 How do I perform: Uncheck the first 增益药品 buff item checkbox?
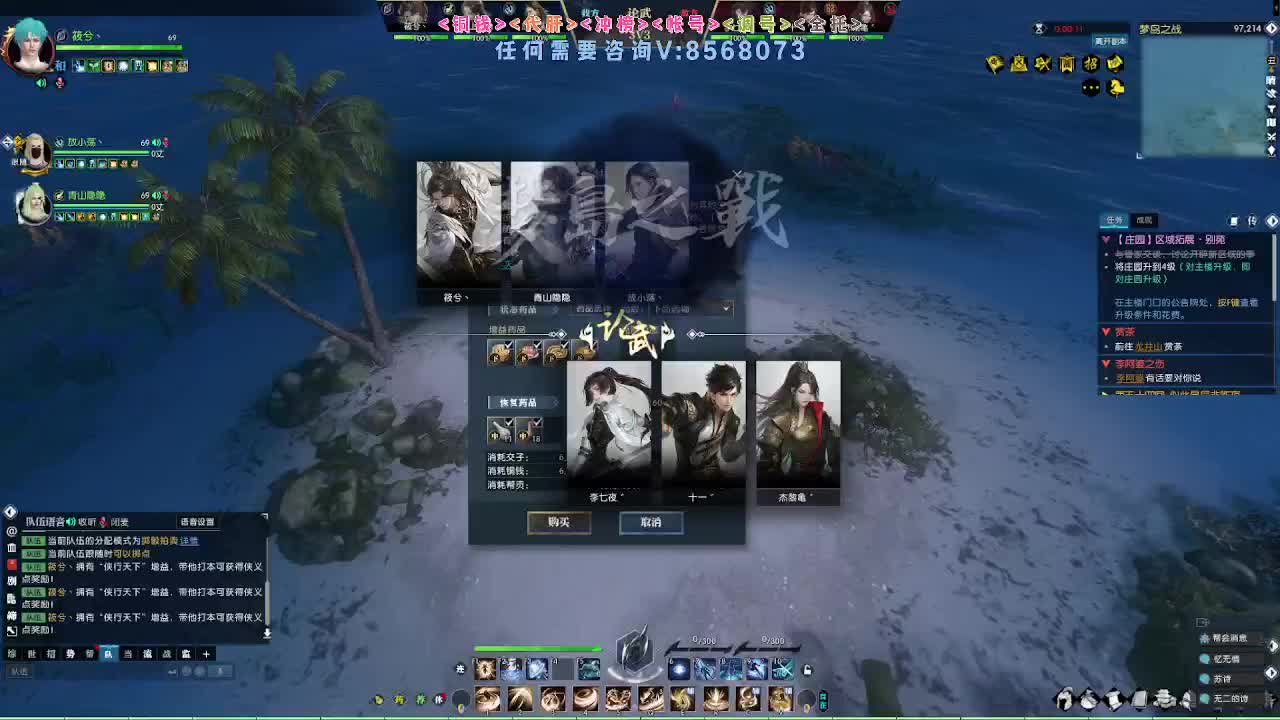pos(506,346)
